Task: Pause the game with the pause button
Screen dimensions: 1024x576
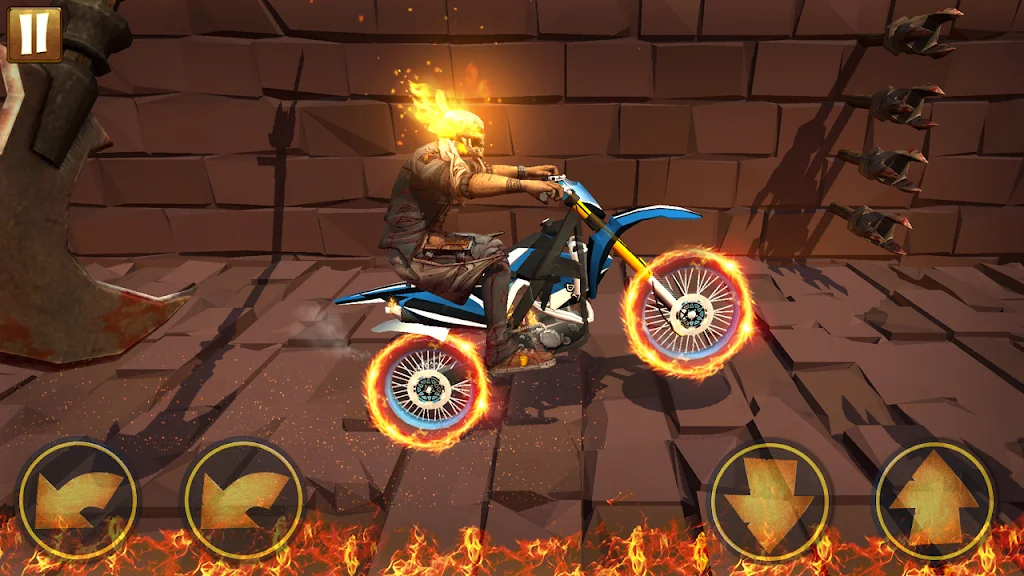Action: [34, 32]
